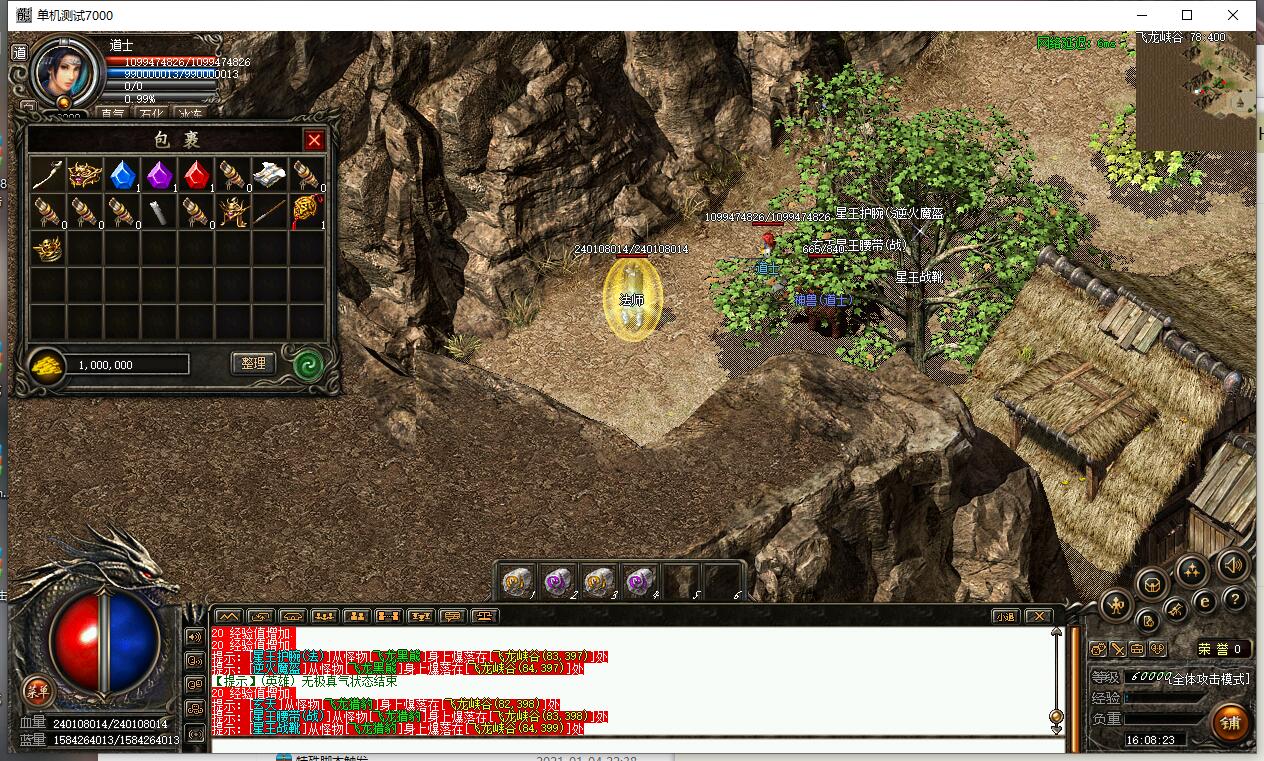Screen dimensions: 1264x761
Task: Choose the golden lantern charm item
Action: pos(306,212)
